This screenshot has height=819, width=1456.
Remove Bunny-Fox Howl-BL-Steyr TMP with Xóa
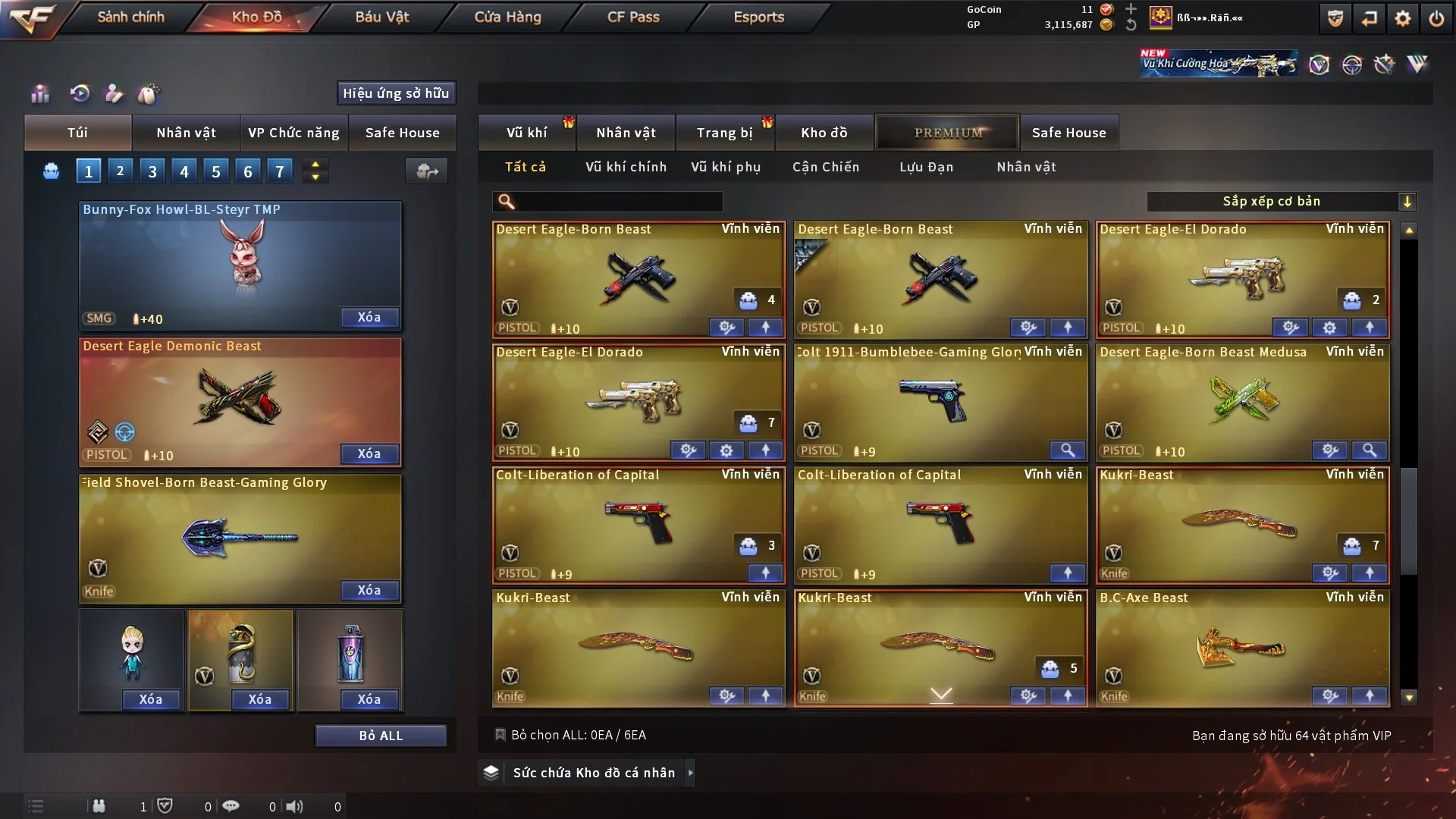369,317
